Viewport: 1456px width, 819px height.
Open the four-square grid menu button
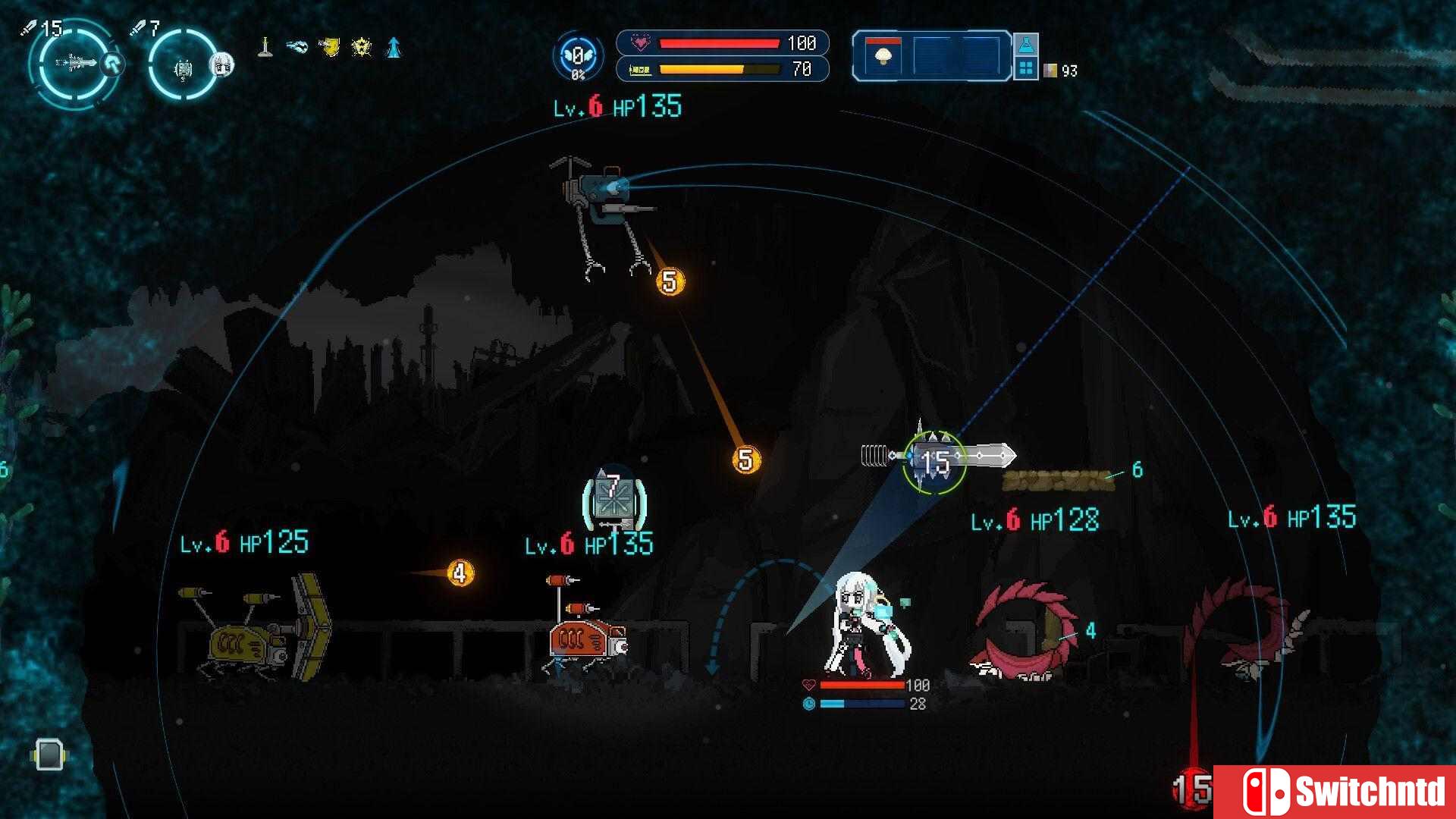coord(1025,69)
